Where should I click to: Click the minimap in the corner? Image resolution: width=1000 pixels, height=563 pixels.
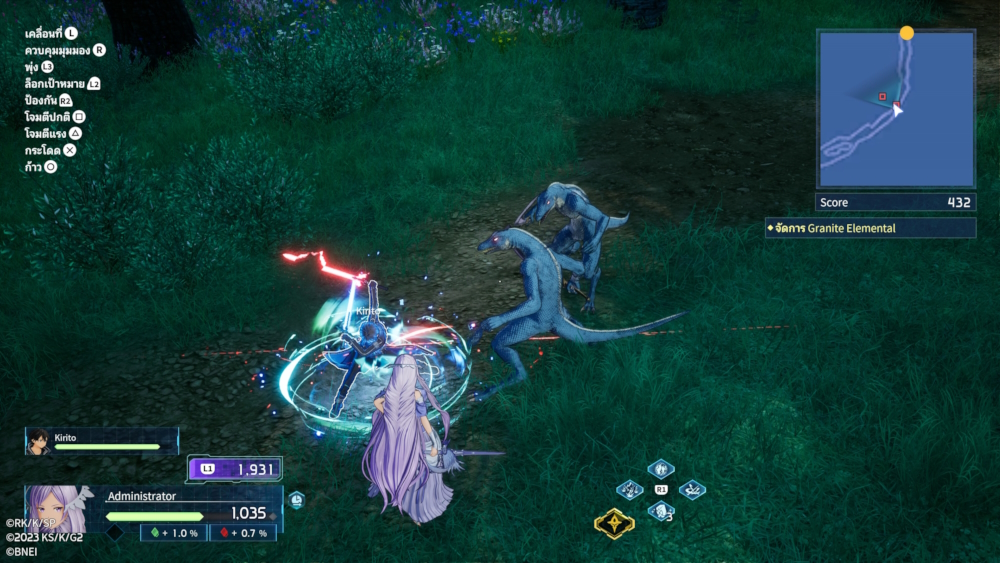click(895, 109)
